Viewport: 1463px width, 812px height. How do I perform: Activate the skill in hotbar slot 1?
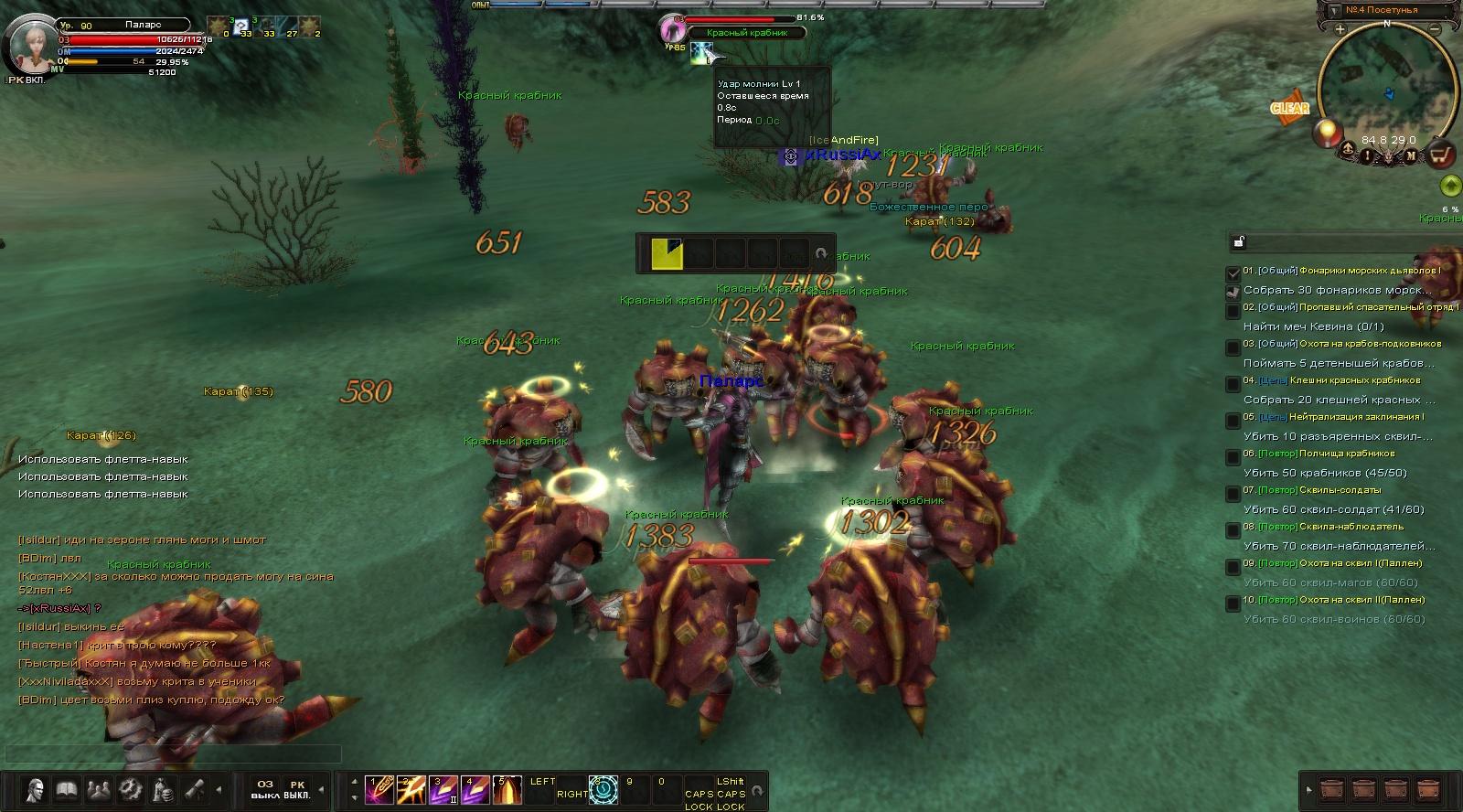(x=379, y=789)
